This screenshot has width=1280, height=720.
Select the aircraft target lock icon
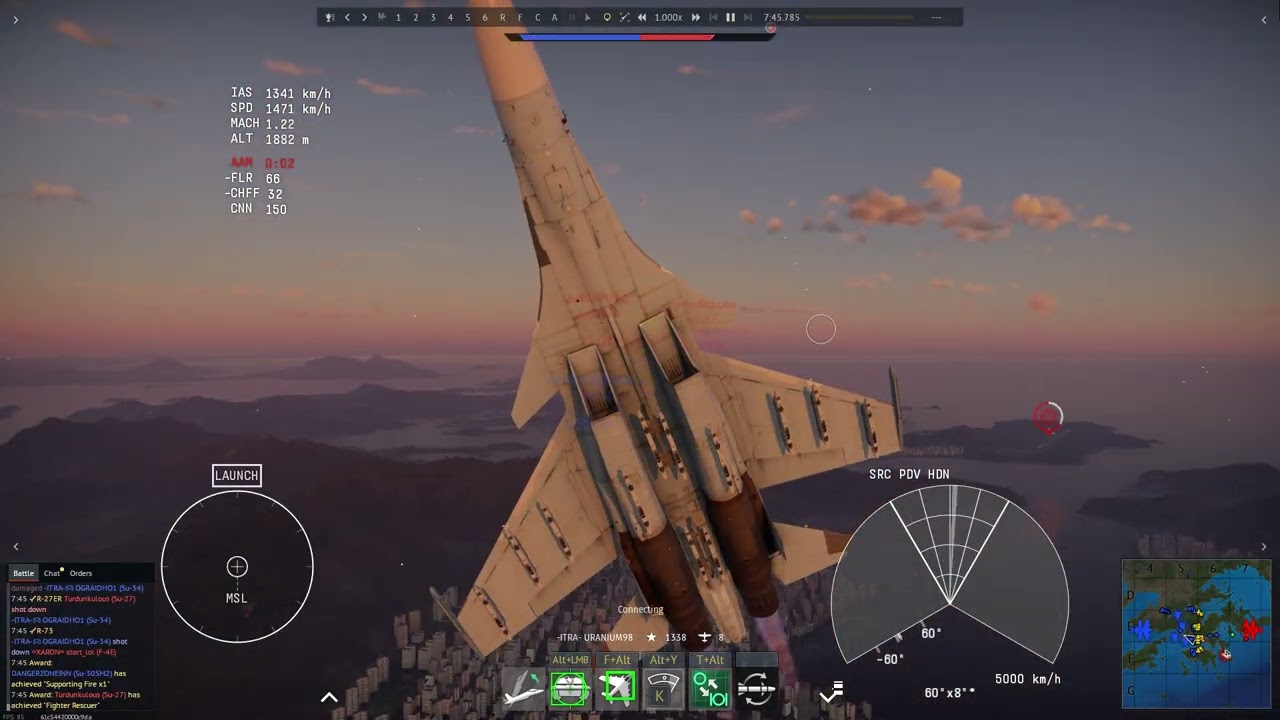pyautogui.click(x=617, y=689)
